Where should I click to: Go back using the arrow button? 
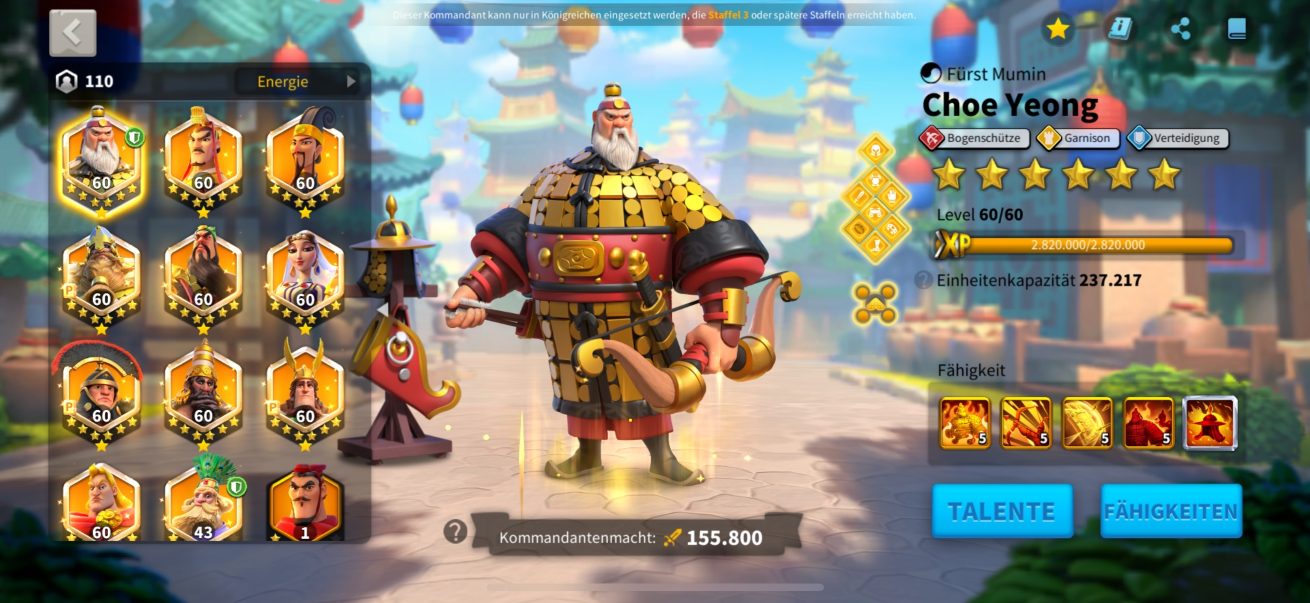pos(73,33)
